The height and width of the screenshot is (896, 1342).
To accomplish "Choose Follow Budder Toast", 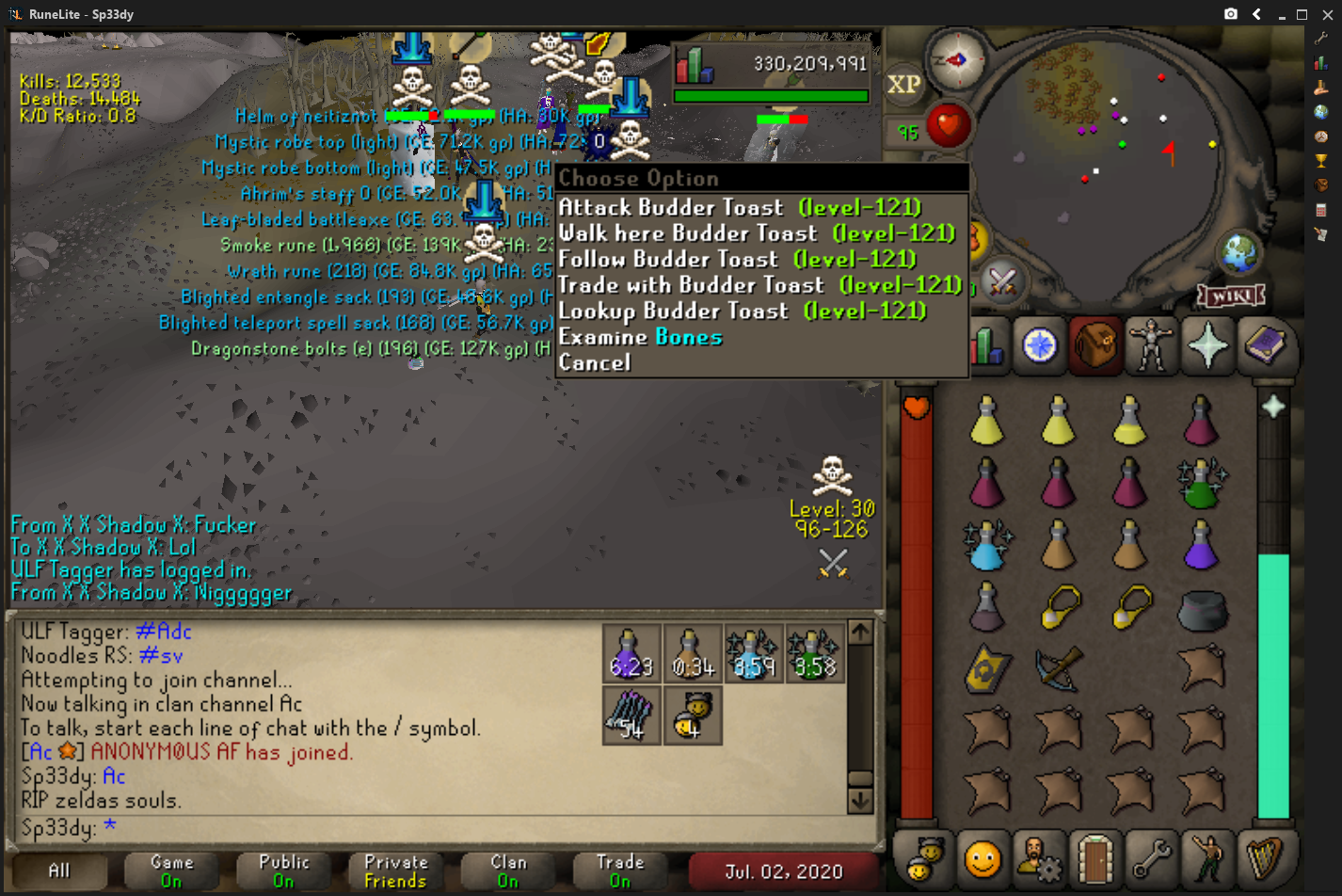I will click(737, 260).
